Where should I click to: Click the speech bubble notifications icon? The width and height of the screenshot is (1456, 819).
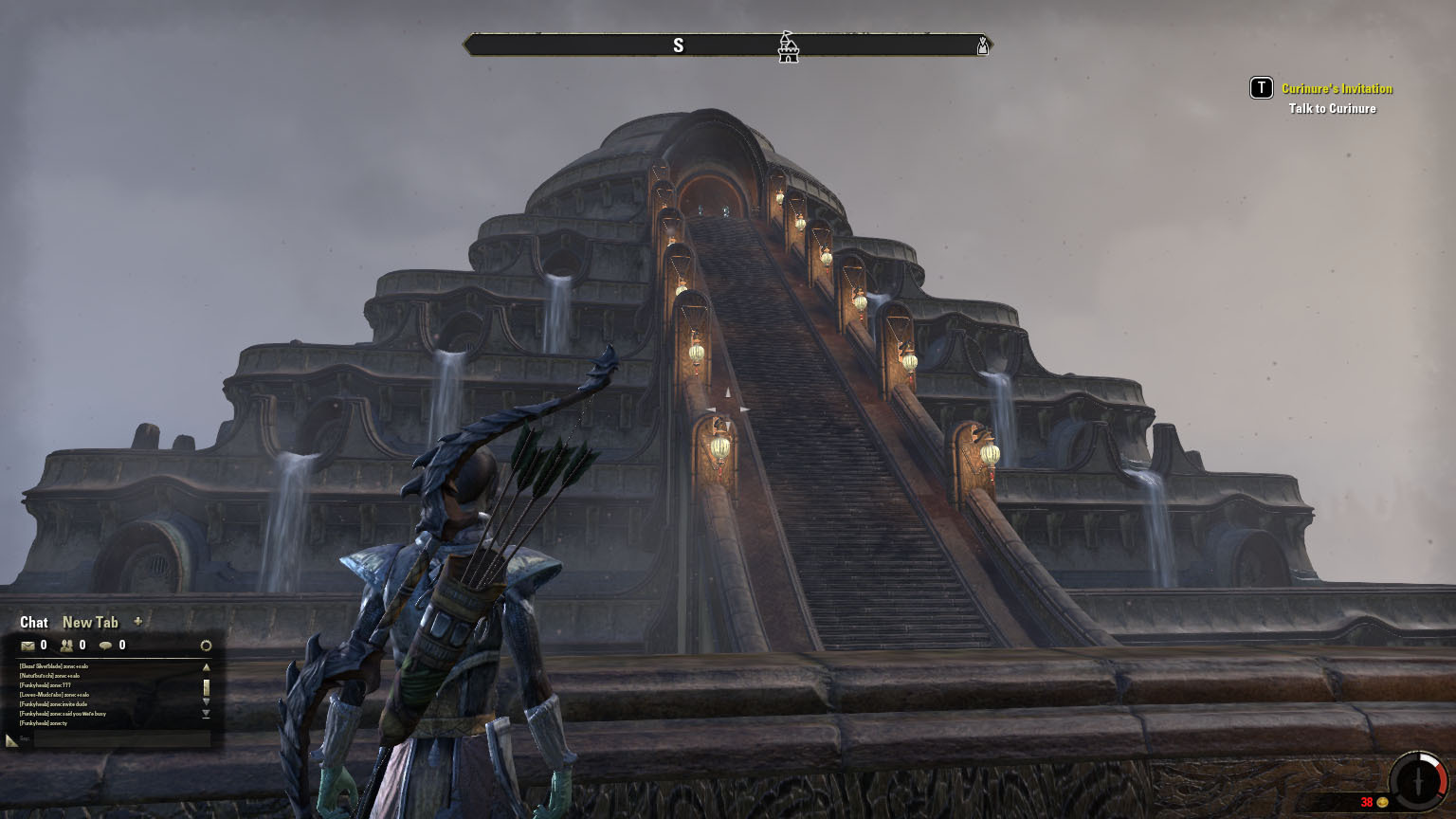pos(105,646)
